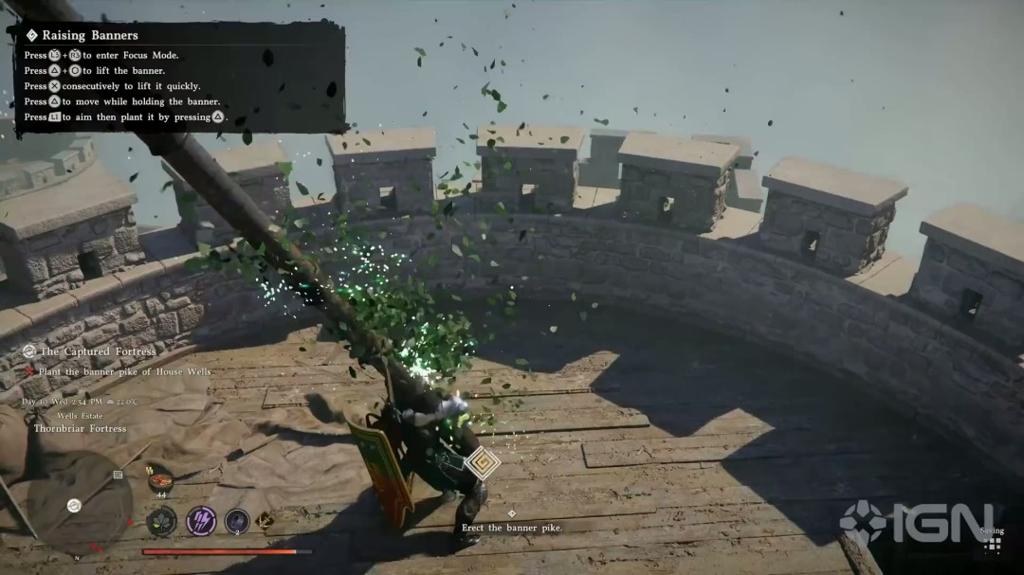Select the small gold diamond icon
The width and height of the screenshot is (1024, 575).
[x=266, y=520]
